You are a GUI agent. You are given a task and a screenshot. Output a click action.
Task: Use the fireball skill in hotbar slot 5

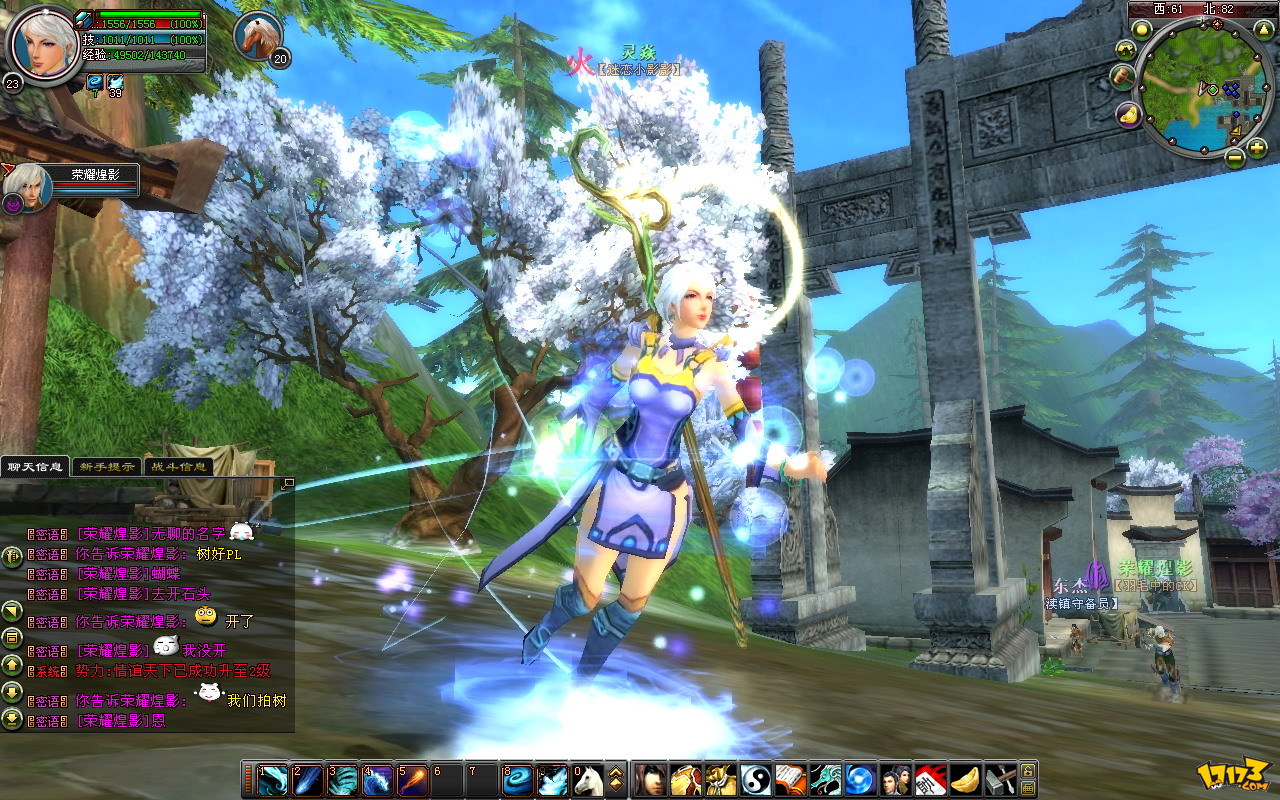[412, 779]
